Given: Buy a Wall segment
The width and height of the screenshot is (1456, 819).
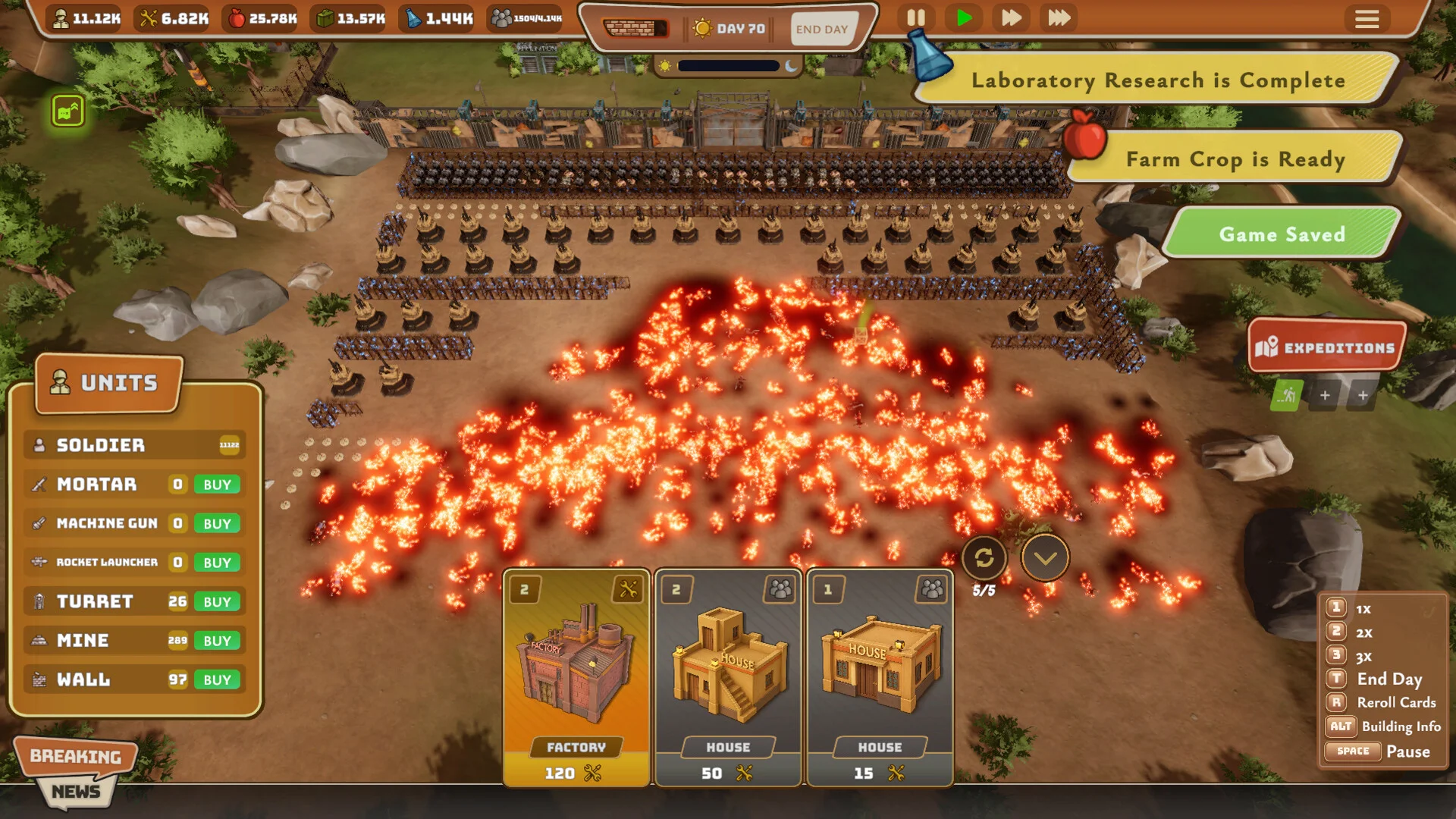Looking at the screenshot, I should point(217,680).
